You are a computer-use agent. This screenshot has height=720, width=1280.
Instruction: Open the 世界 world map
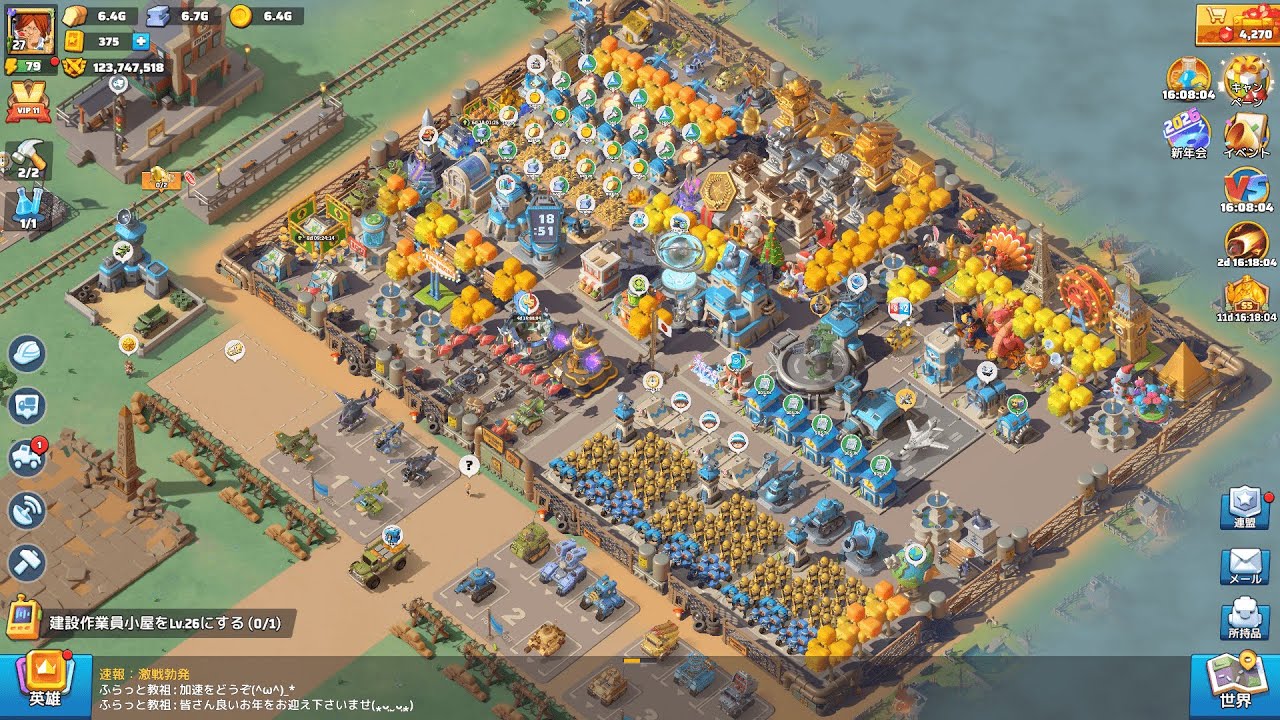[1235, 686]
